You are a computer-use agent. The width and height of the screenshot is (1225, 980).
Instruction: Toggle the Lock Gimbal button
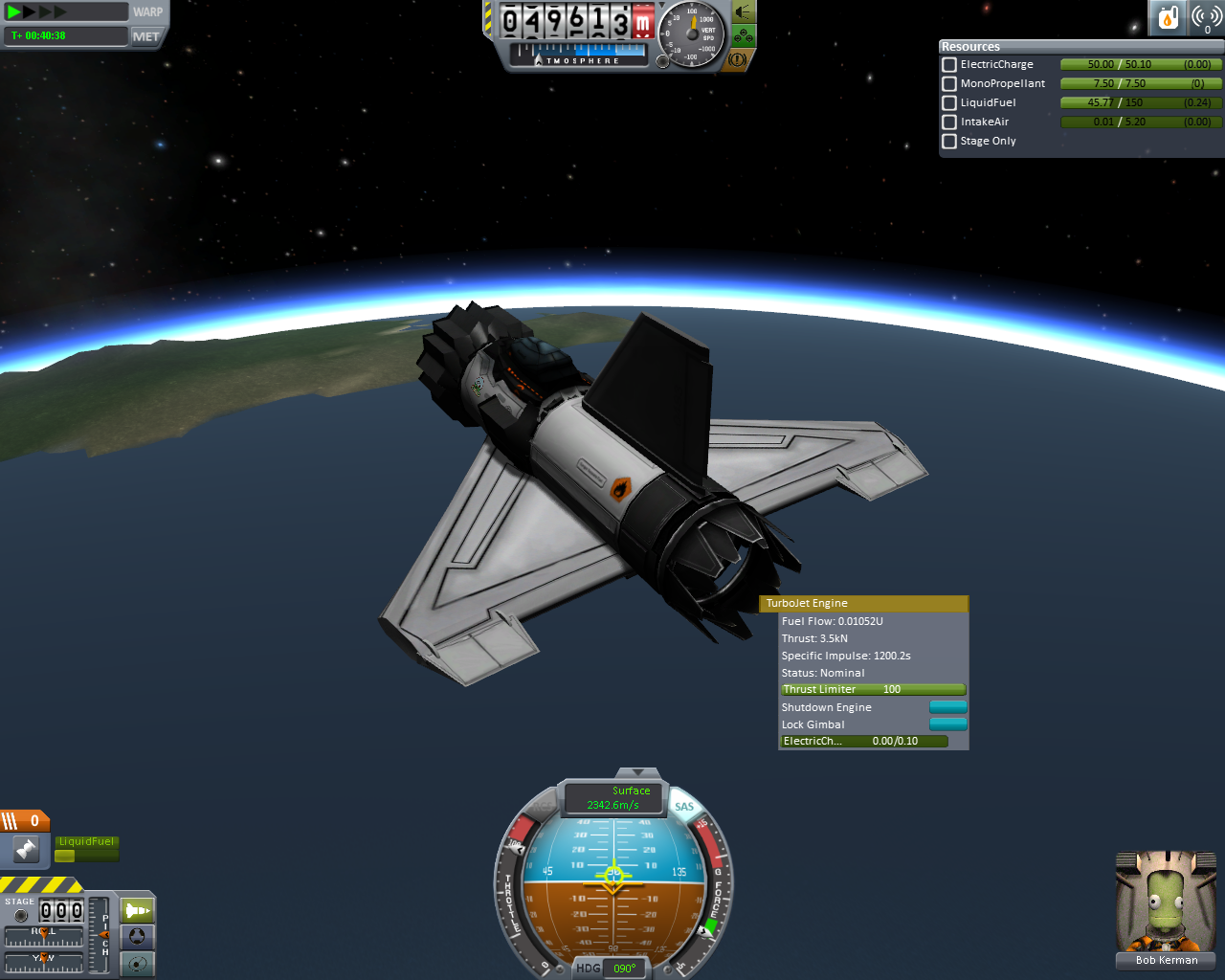pyautogui.click(x=947, y=724)
